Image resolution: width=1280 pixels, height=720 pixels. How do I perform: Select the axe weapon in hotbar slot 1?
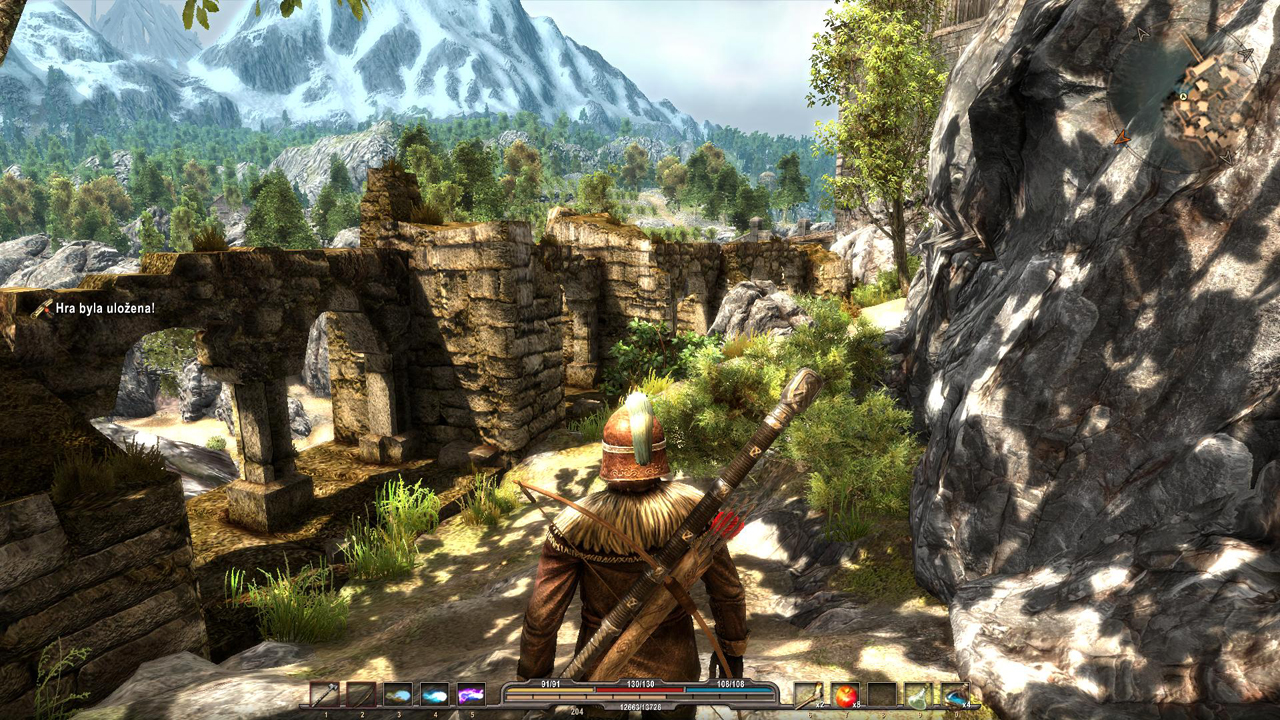pyautogui.click(x=324, y=695)
